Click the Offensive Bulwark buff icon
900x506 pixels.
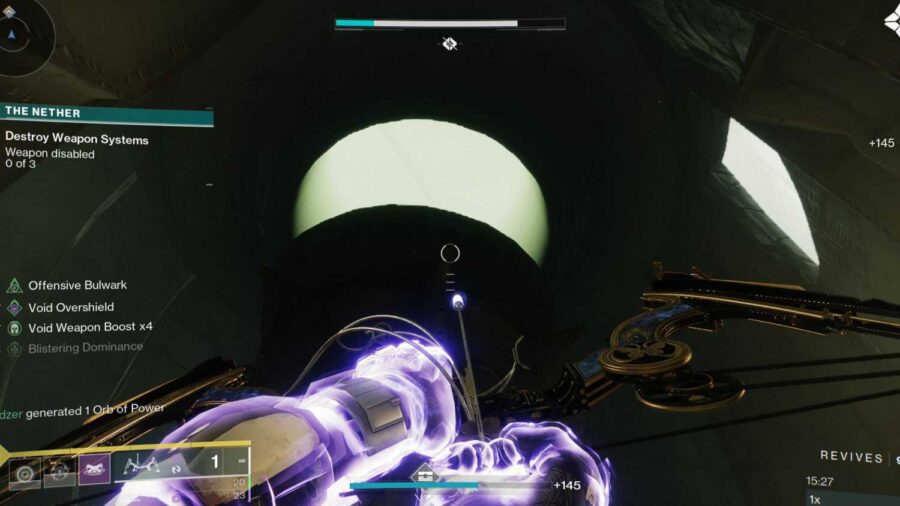pos(15,286)
